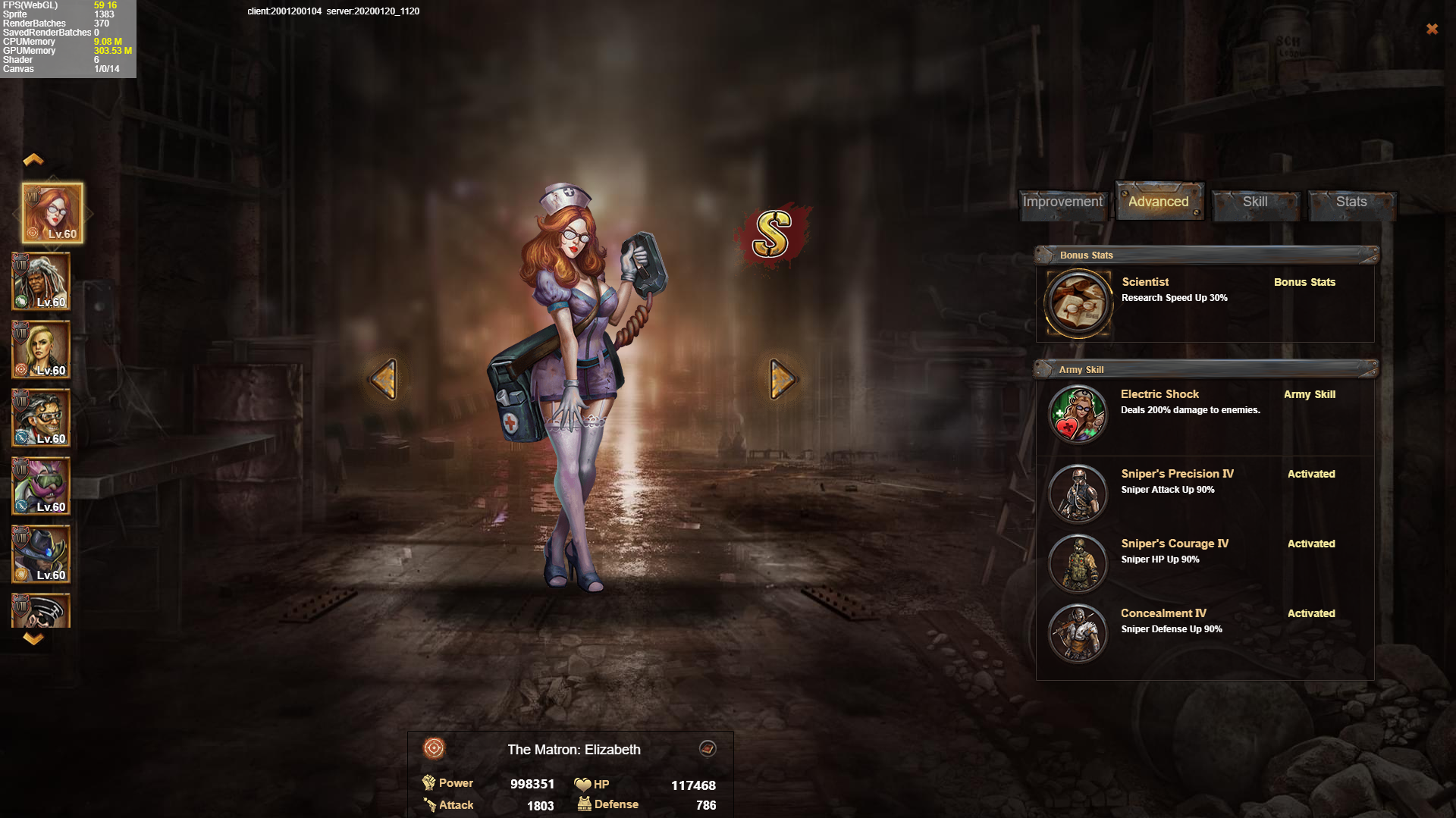Open the Skill tab
Viewport: 1456px width, 818px height.
pos(1255,202)
